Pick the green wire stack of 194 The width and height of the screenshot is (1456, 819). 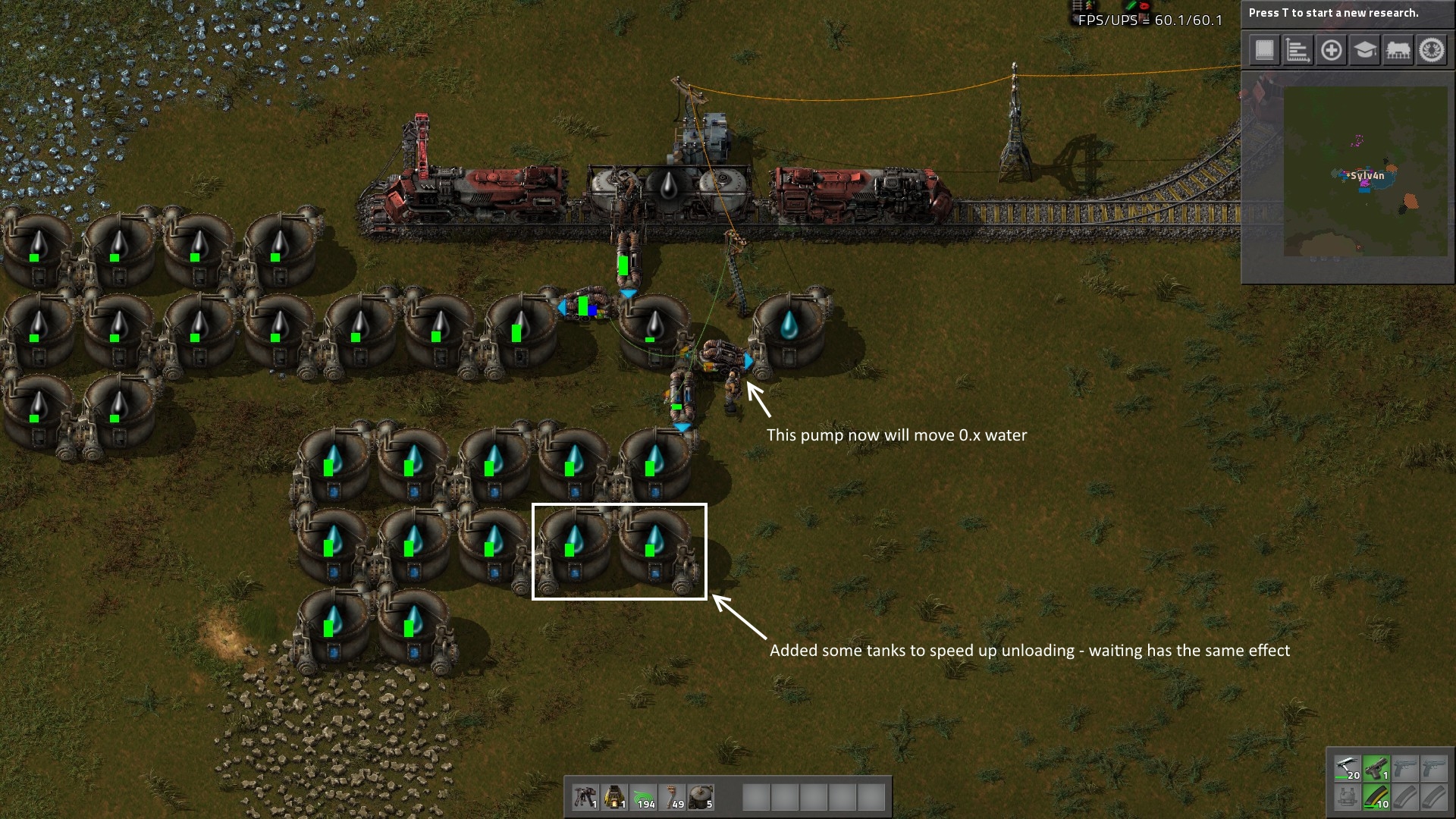click(x=644, y=797)
